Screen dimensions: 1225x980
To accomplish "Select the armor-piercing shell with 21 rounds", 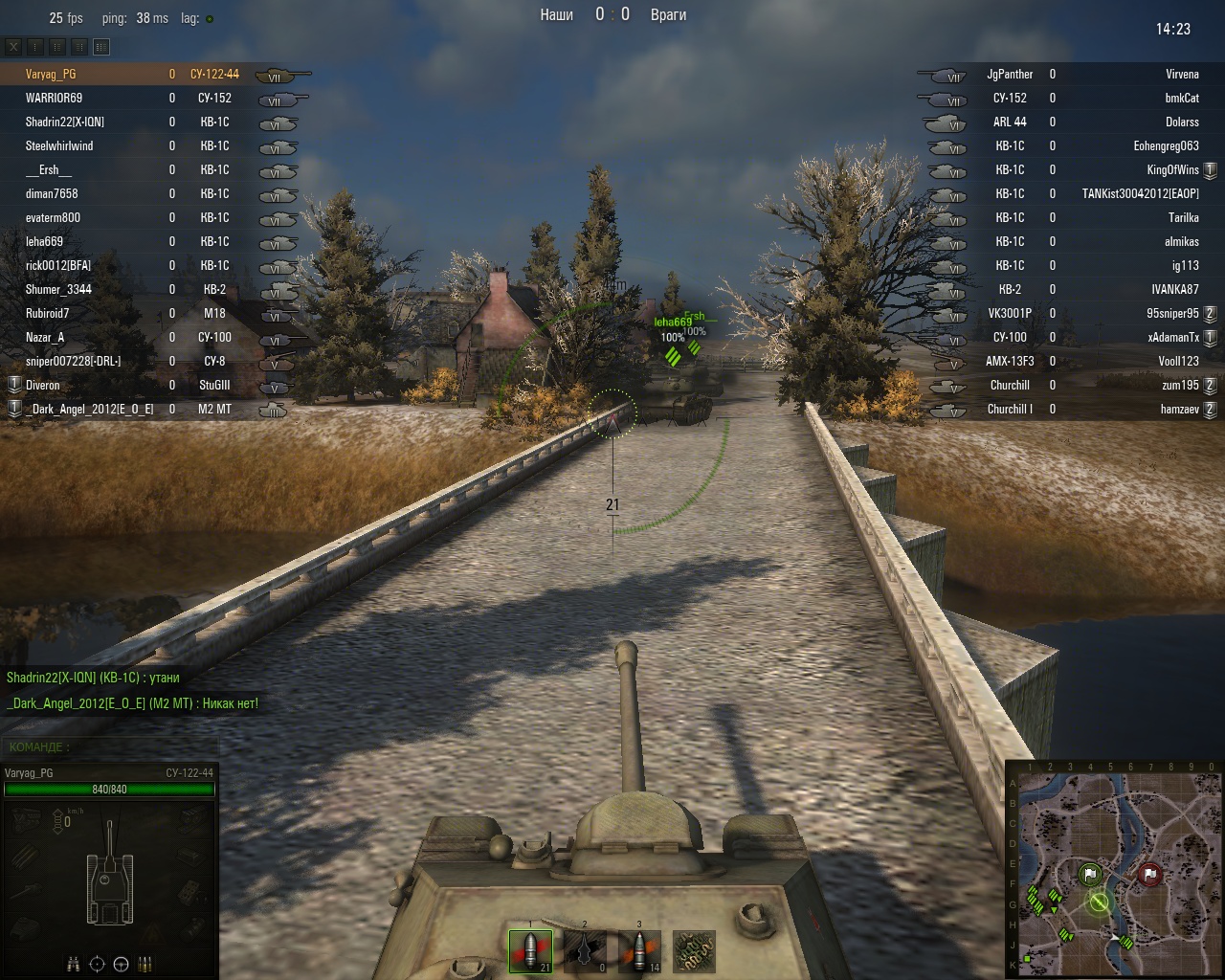I will coord(530,951).
